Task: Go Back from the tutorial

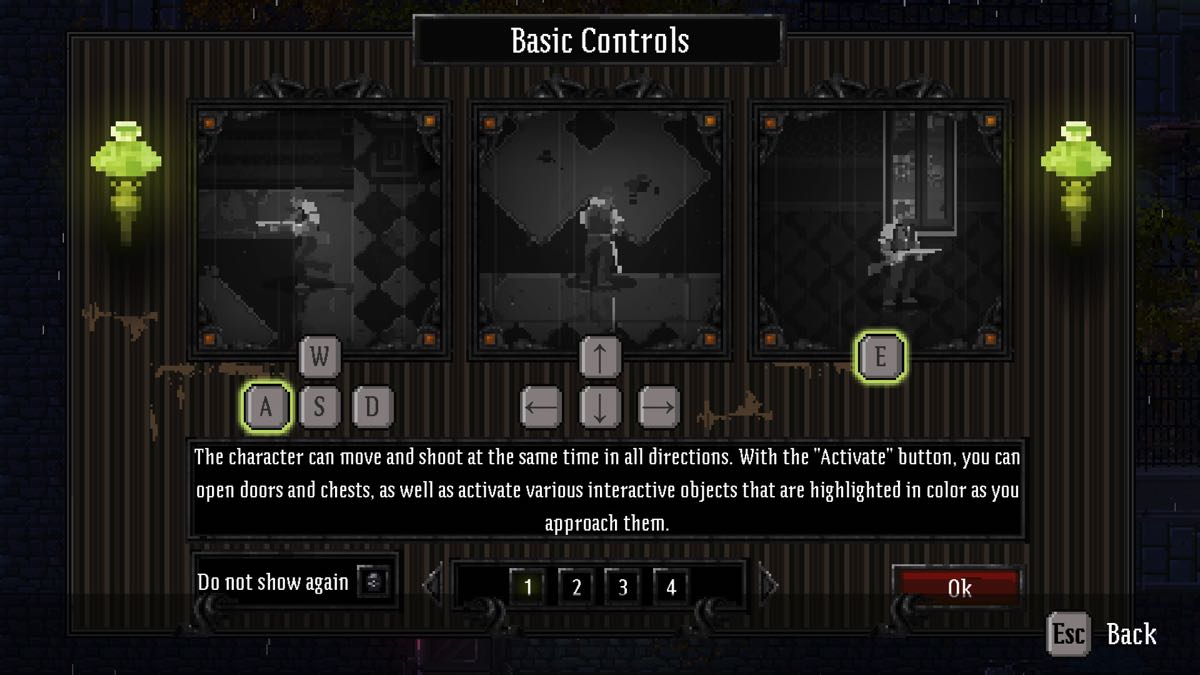Action: click(x=1102, y=634)
